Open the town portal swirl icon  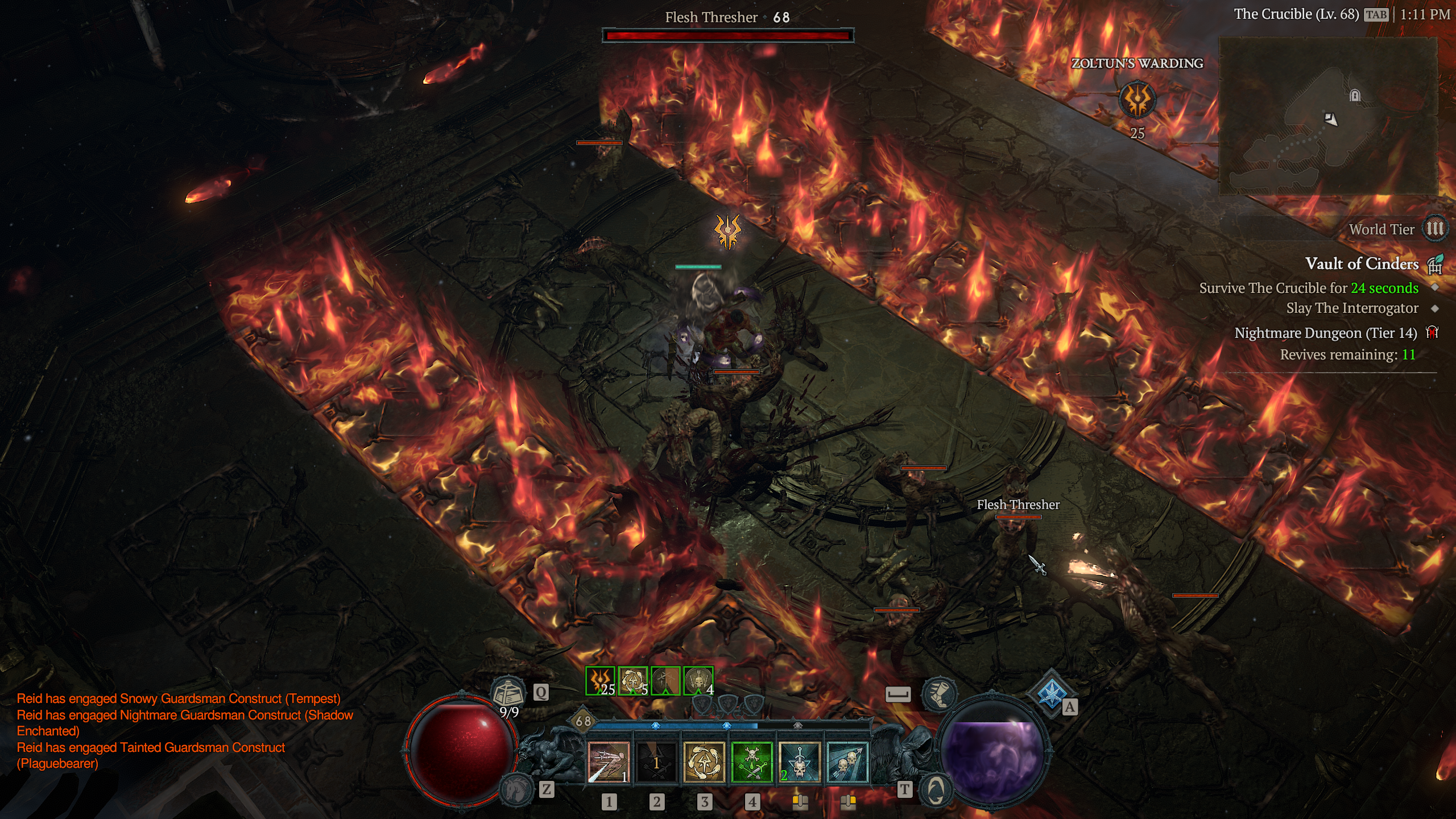936,789
